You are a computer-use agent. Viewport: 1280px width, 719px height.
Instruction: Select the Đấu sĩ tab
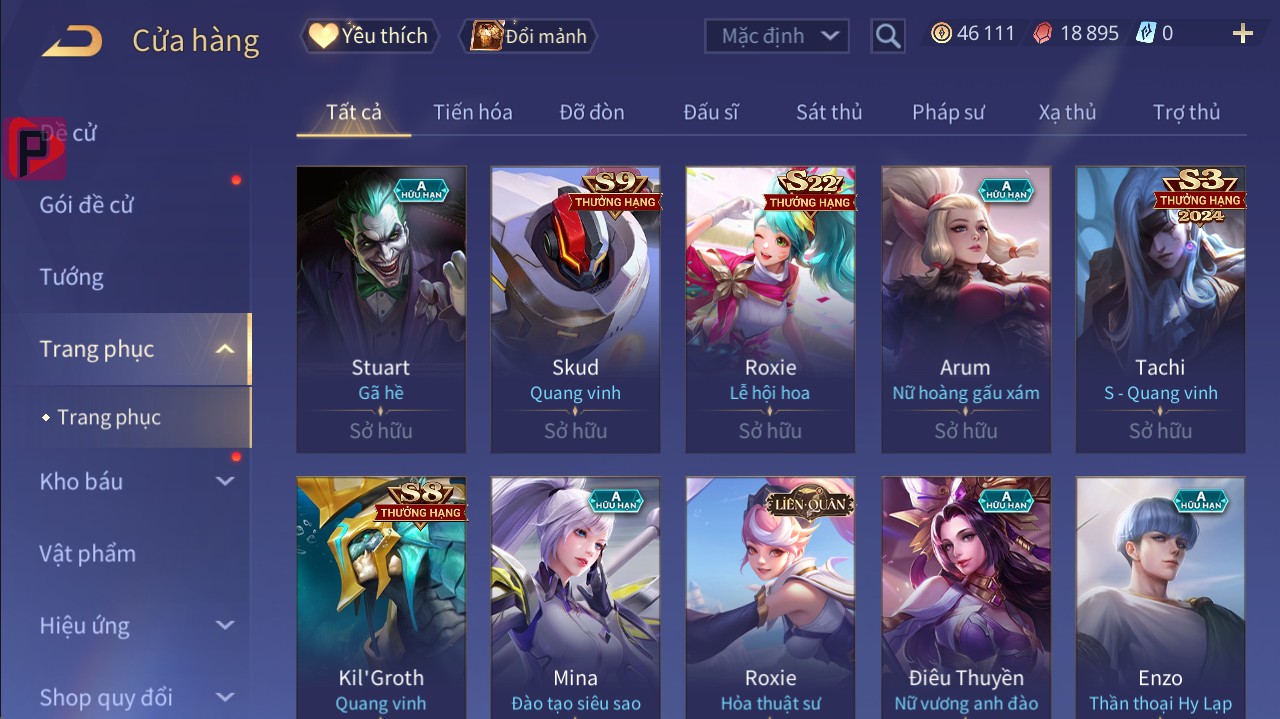coord(711,112)
